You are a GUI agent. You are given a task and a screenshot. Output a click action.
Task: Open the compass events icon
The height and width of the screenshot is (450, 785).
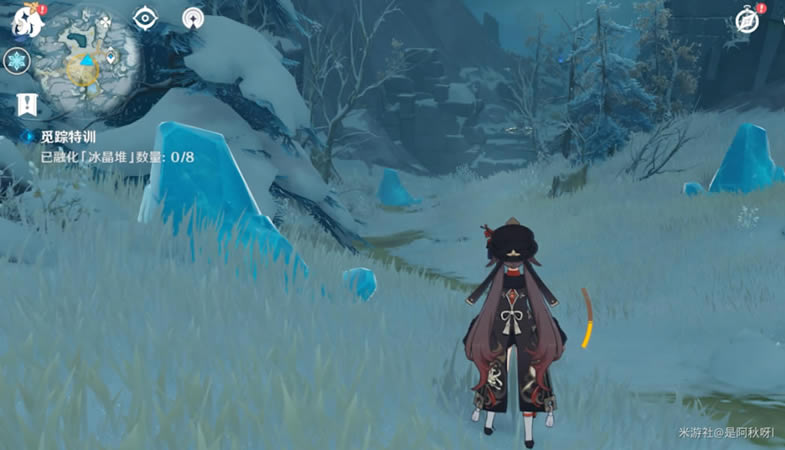tap(747, 20)
